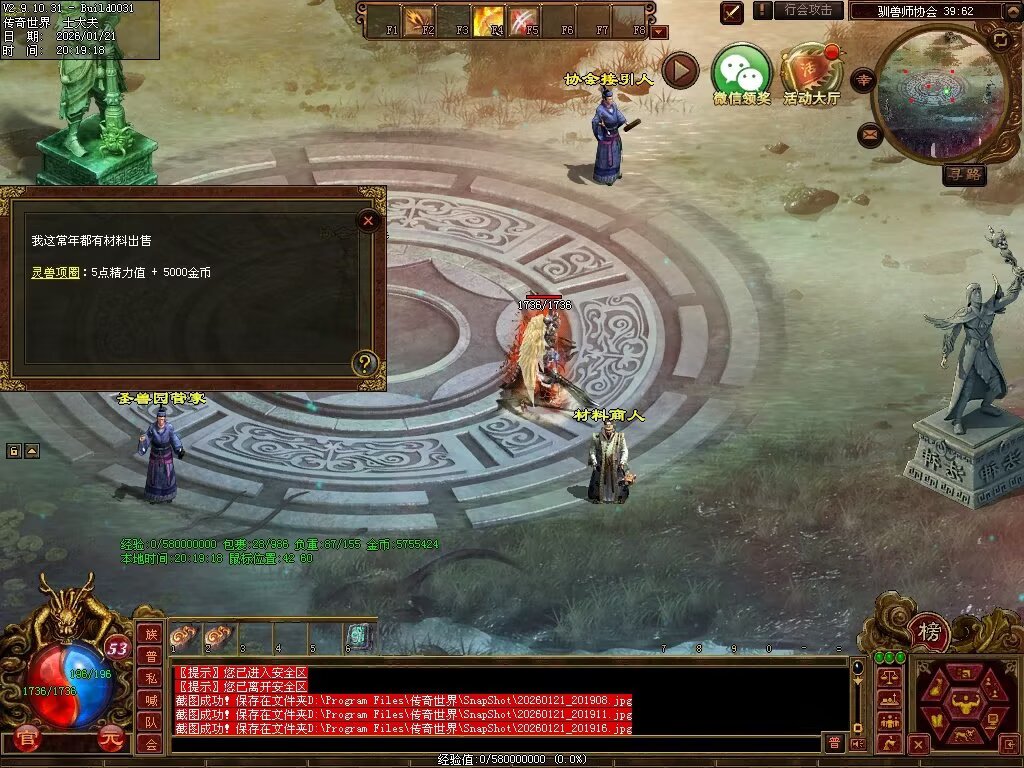Open the 微信领奖 WeChat reward icon
The height and width of the screenshot is (768, 1024).
click(741, 72)
